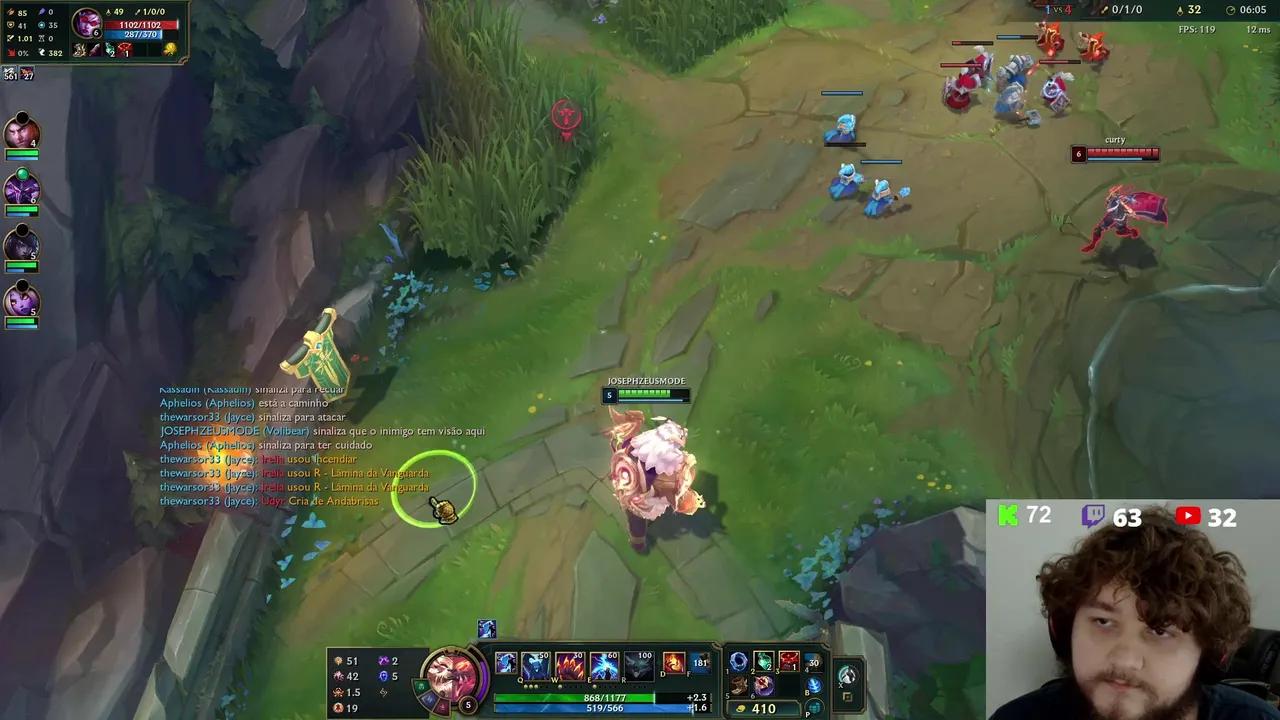
Task: Trigger the Ignite summoner spell in the D slot
Action: pos(674,662)
